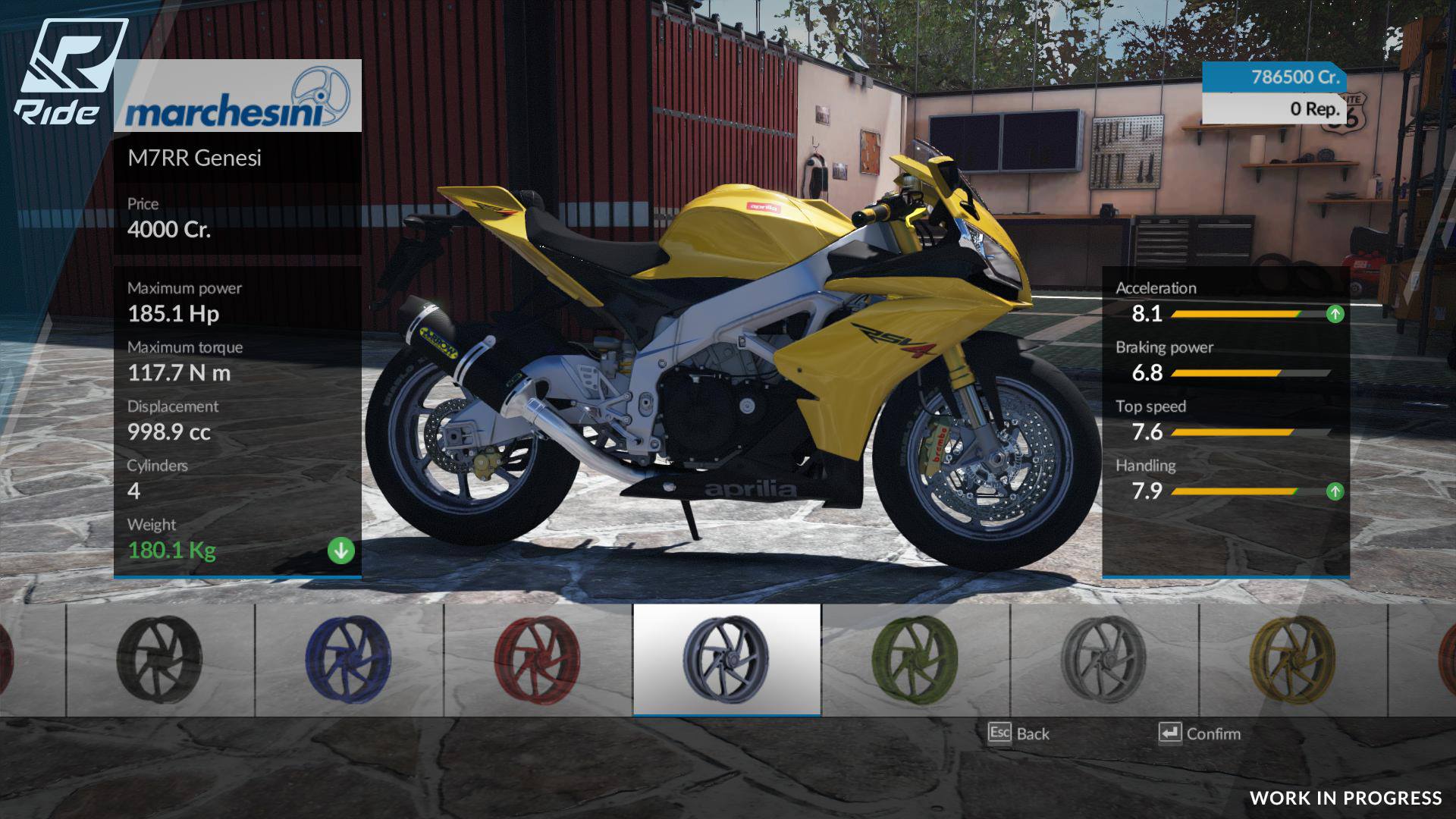Viewport: 1456px width, 819px height.
Task: Choose the green wheel rim
Action: (915, 659)
